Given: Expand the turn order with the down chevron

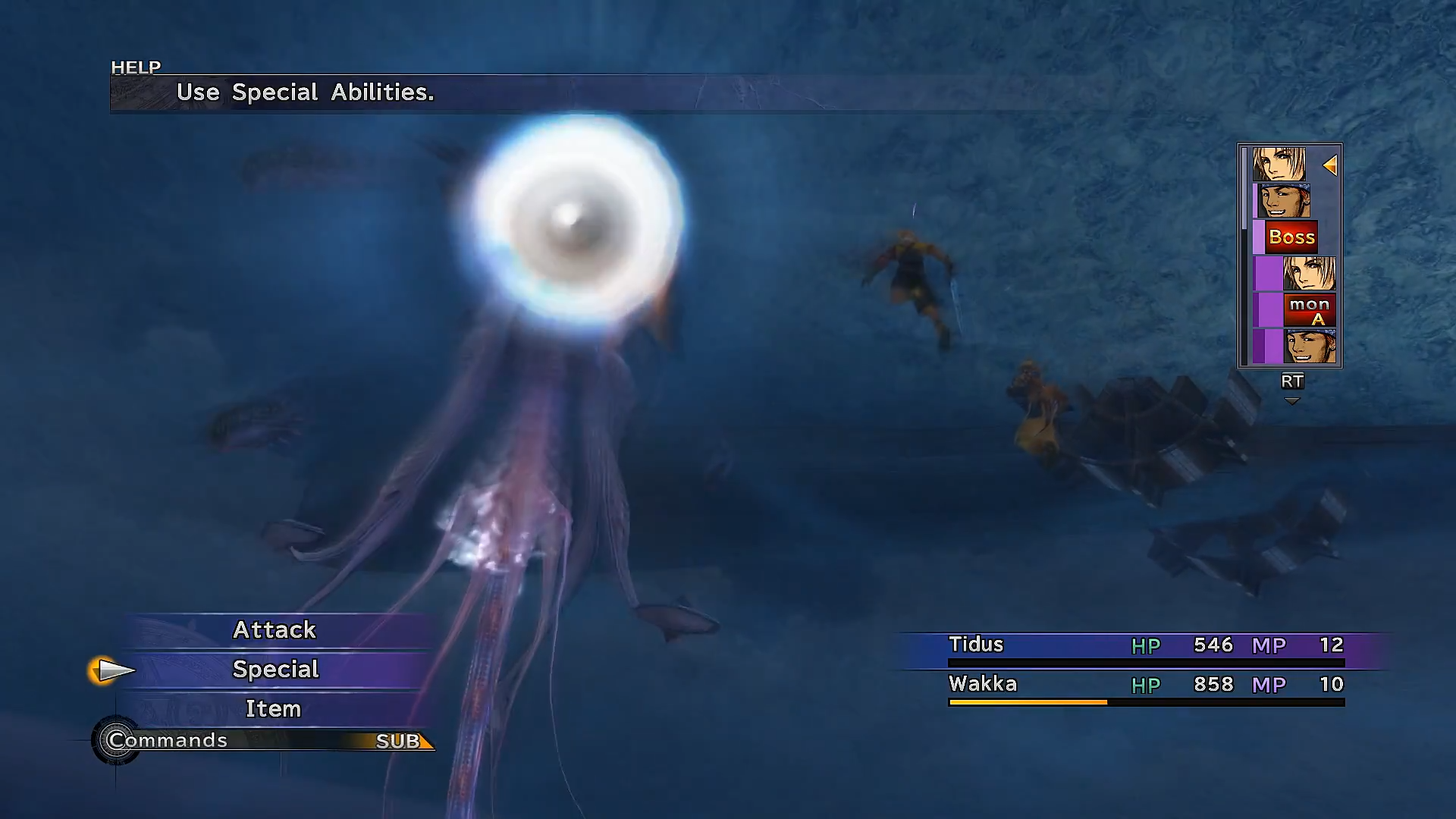Looking at the screenshot, I should (1292, 400).
